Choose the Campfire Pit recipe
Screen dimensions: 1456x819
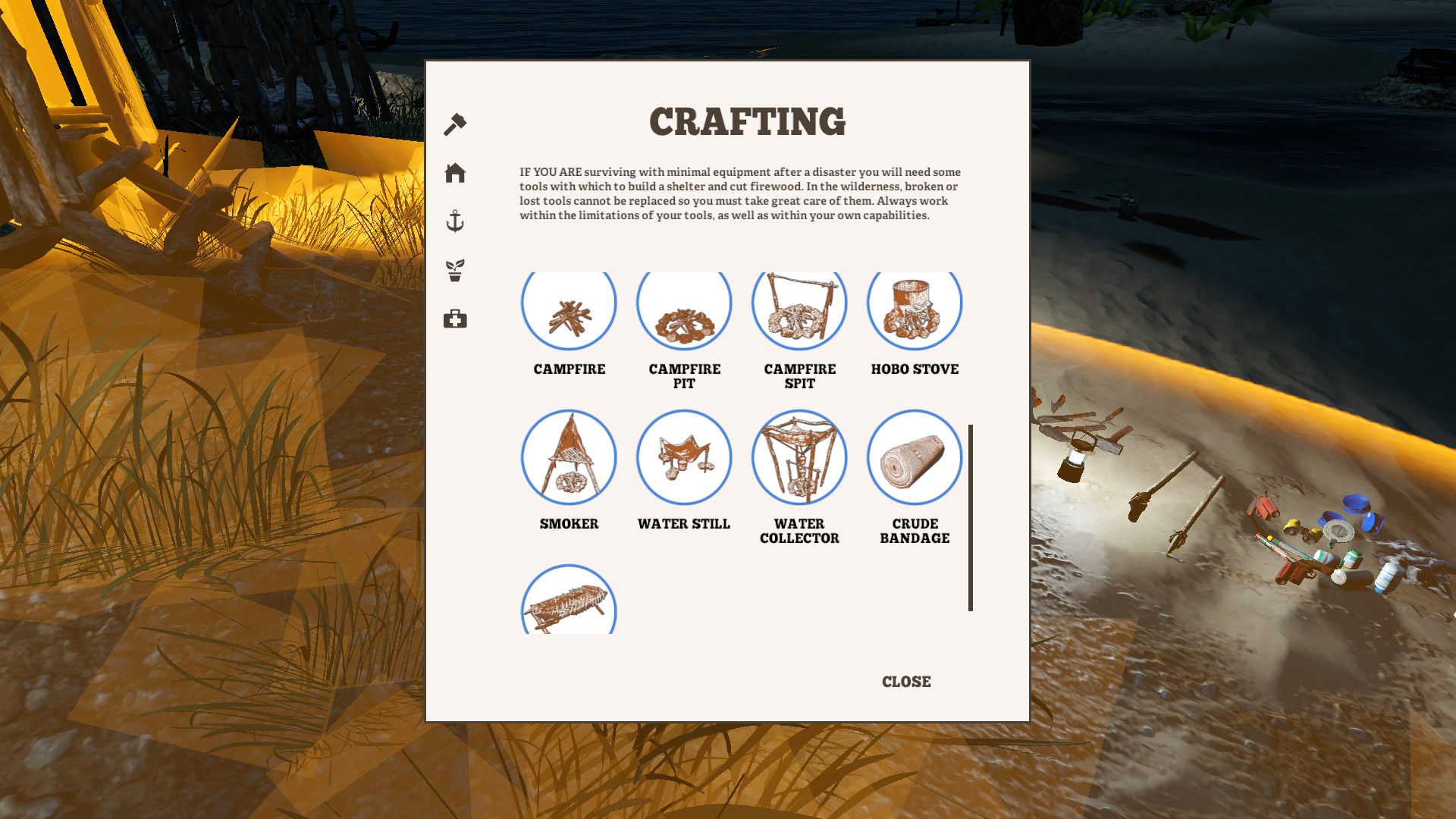pyautogui.click(x=684, y=307)
